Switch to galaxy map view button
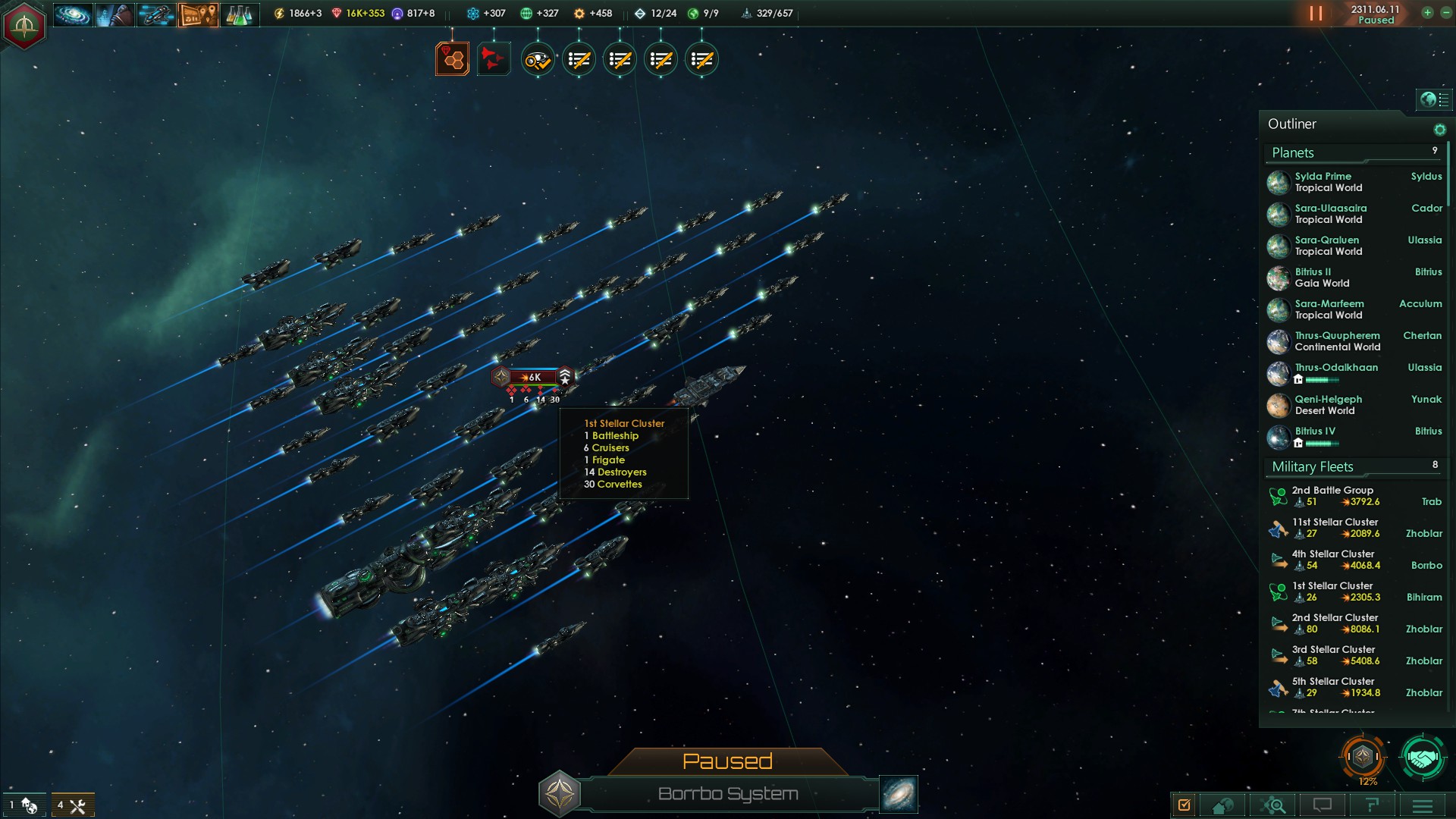1456x819 pixels. (x=899, y=794)
